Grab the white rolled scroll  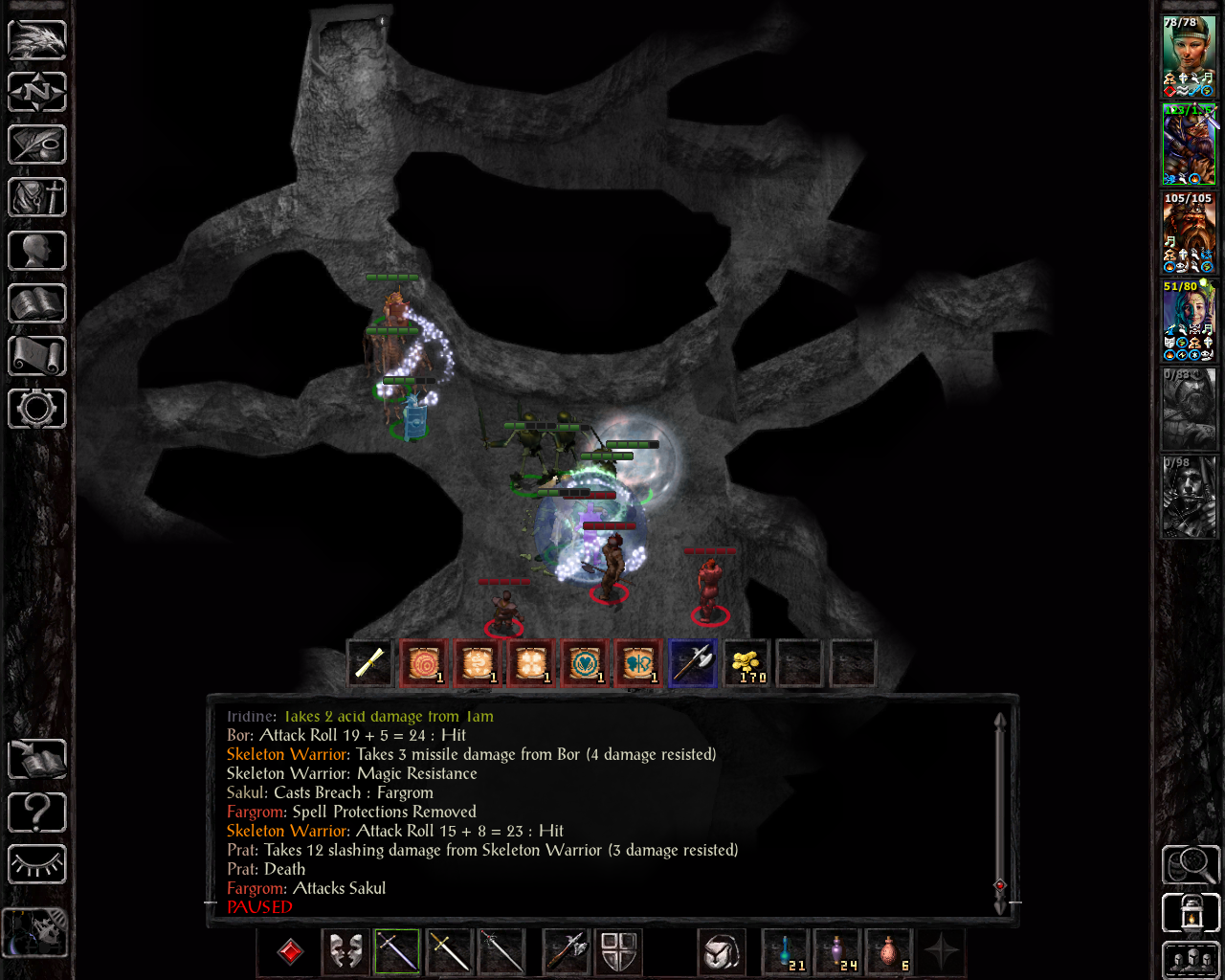(x=370, y=663)
